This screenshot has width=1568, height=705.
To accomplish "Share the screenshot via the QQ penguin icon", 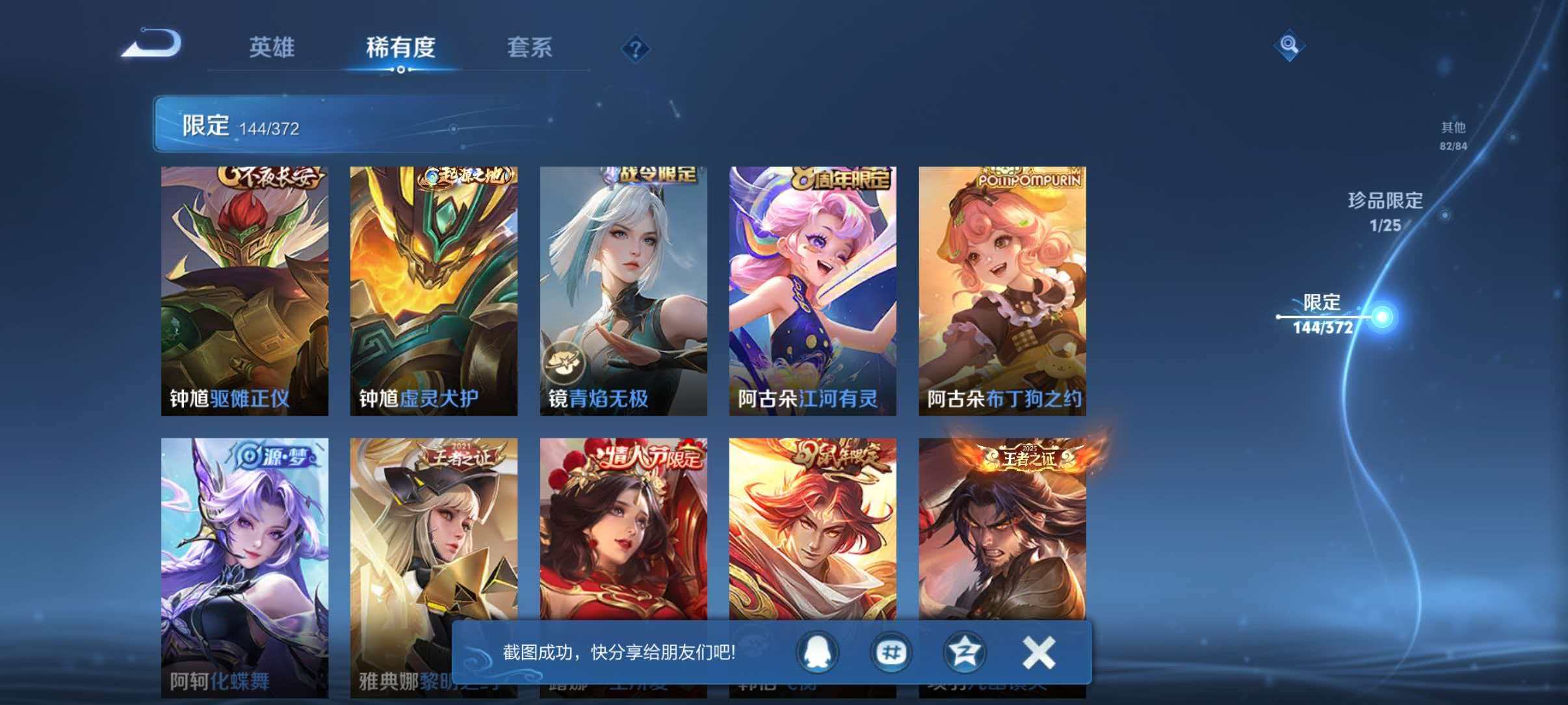I will [819, 654].
